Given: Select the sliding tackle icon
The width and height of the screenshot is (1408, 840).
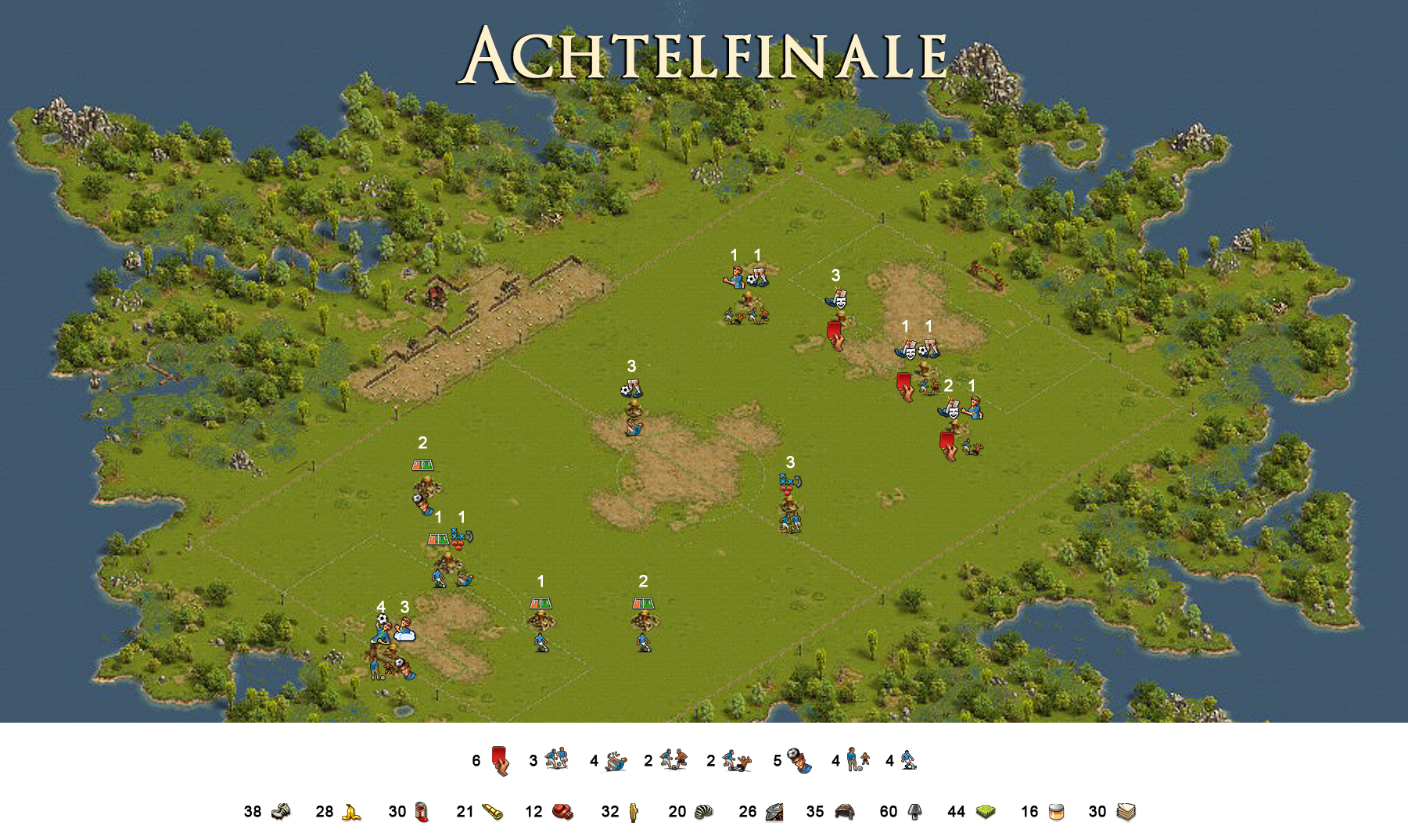Looking at the screenshot, I should pos(736,760).
